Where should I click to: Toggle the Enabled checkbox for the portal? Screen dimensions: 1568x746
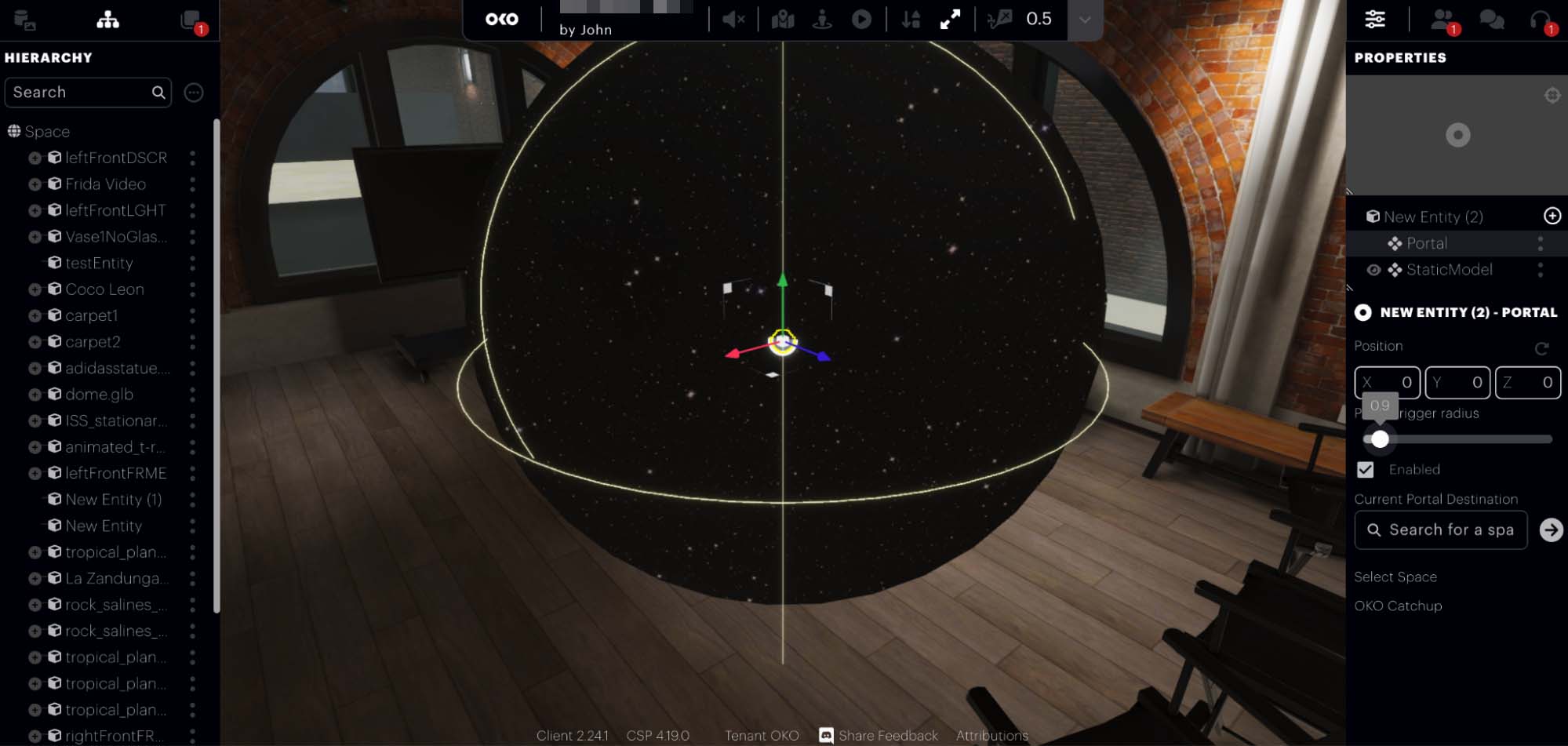pyautogui.click(x=1366, y=470)
